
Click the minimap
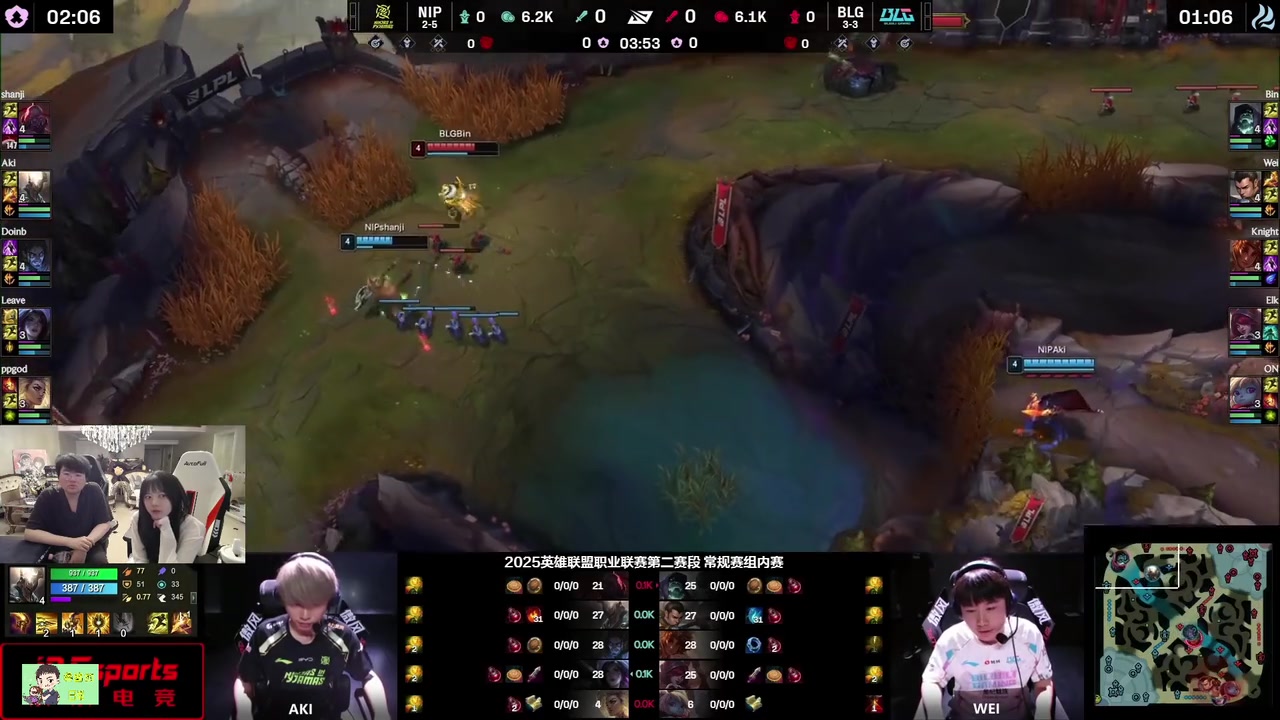[x=1183, y=624]
